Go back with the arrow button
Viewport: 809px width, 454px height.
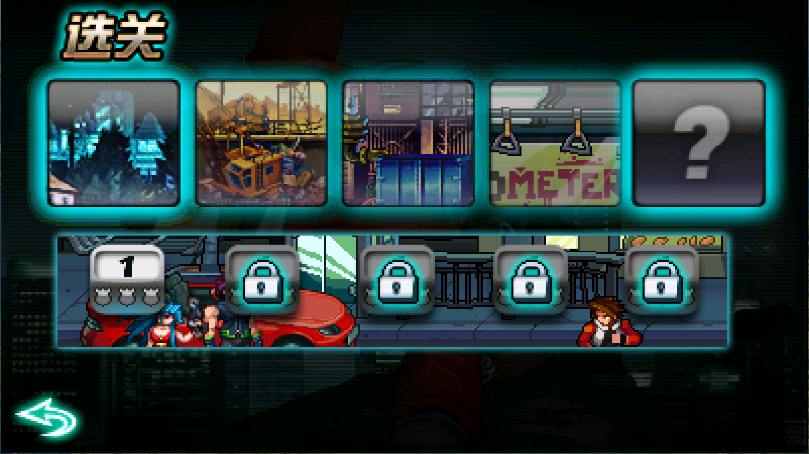[x=47, y=418]
